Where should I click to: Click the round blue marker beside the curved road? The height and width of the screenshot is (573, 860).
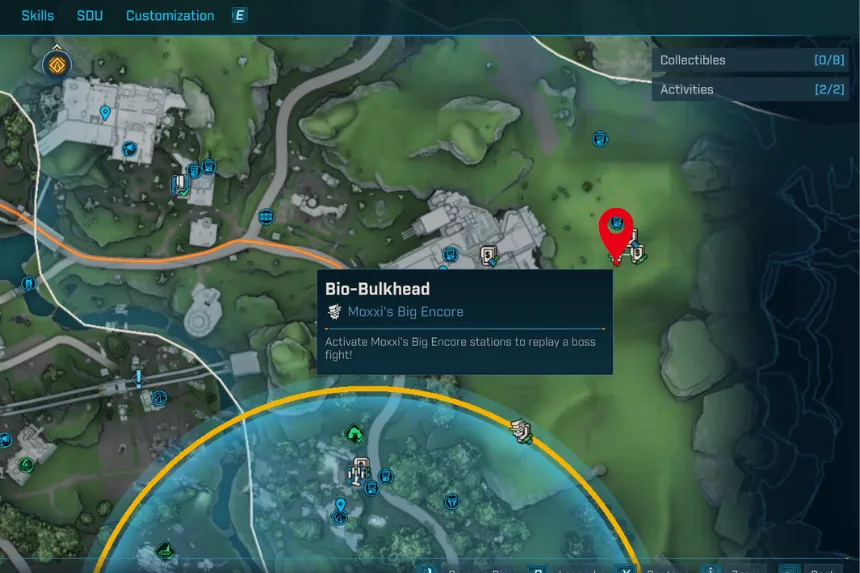[x=267, y=216]
